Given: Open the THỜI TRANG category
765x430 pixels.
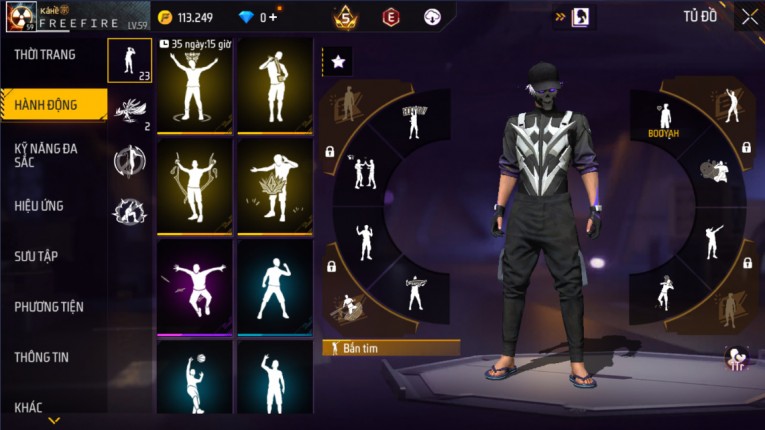Looking at the screenshot, I should tap(45, 55).
